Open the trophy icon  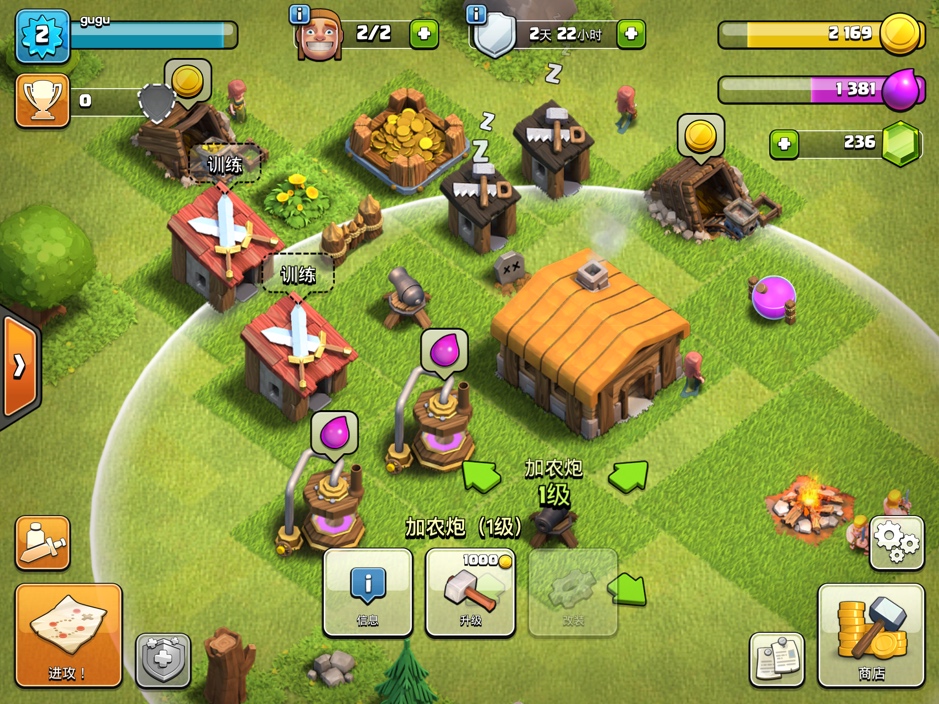tap(42, 100)
